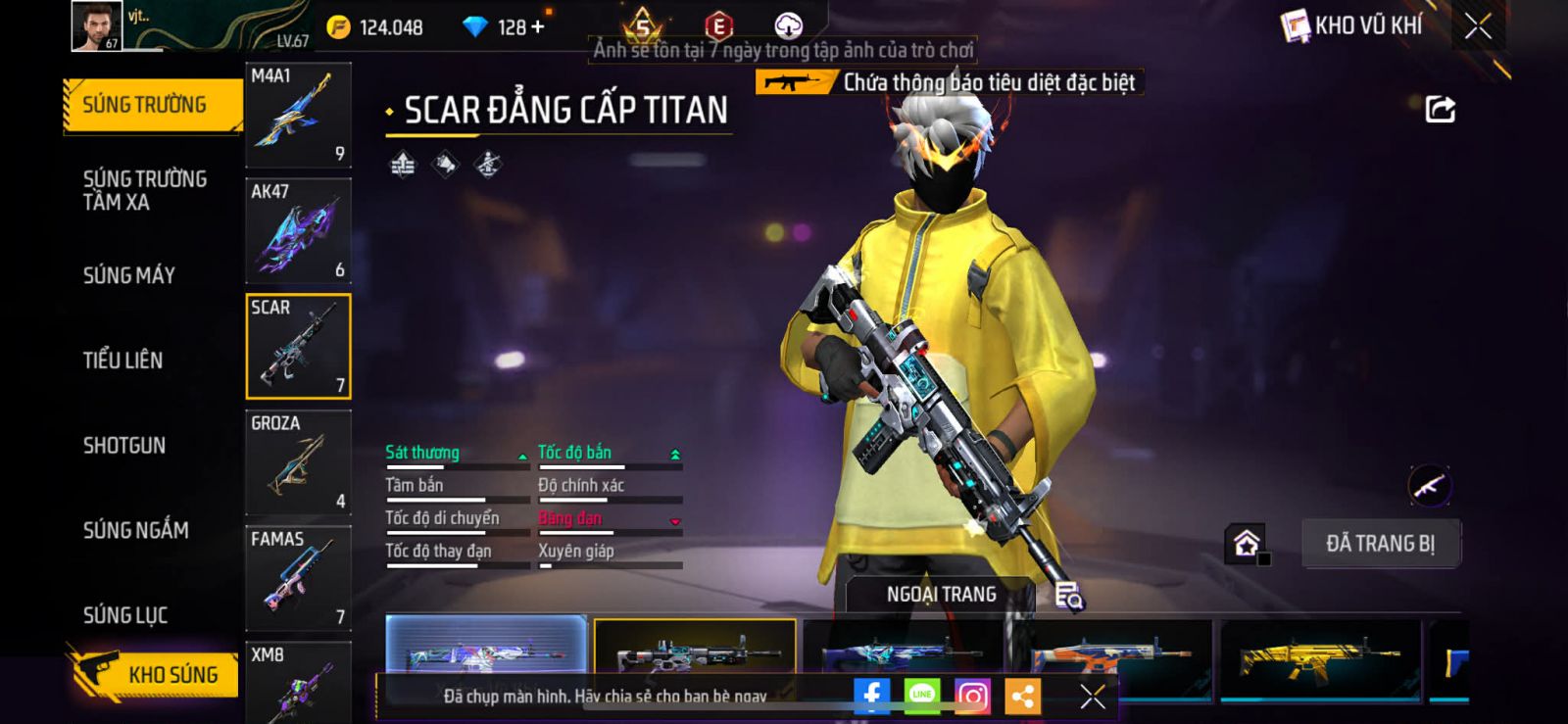1568x724 pixels.
Task: Select the FAMAS weapon tile
Action: (x=298, y=578)
